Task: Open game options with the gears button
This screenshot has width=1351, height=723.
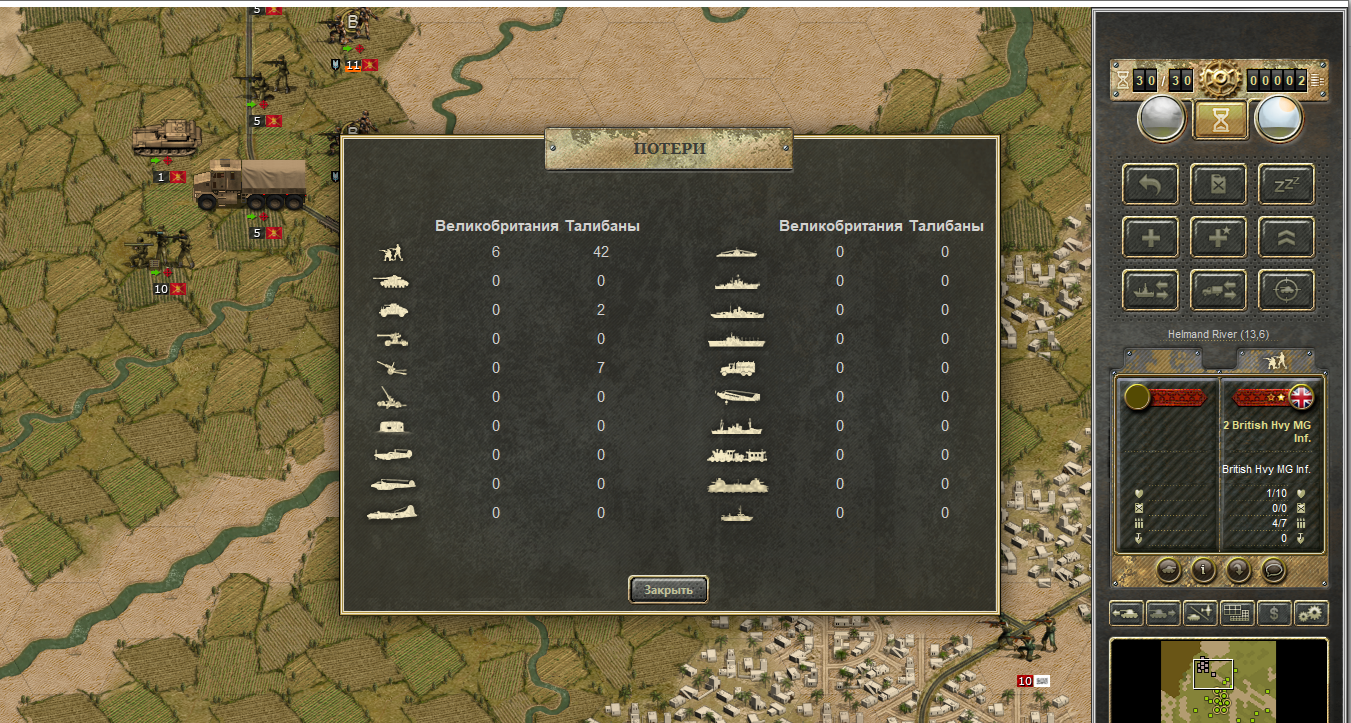Action: (x=1311, y=613)
